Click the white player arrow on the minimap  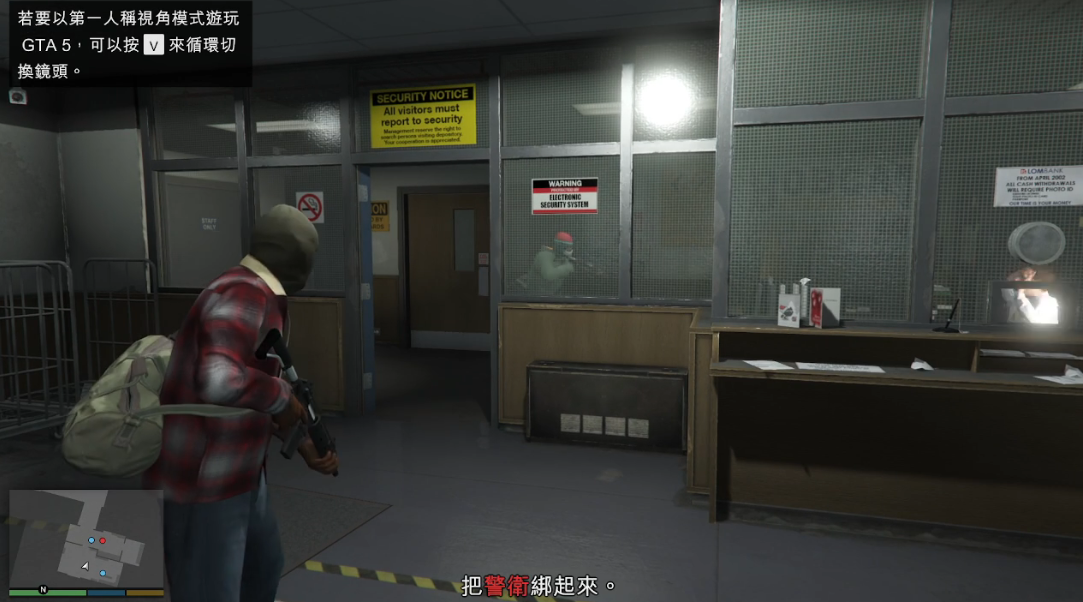coord(85,566)
